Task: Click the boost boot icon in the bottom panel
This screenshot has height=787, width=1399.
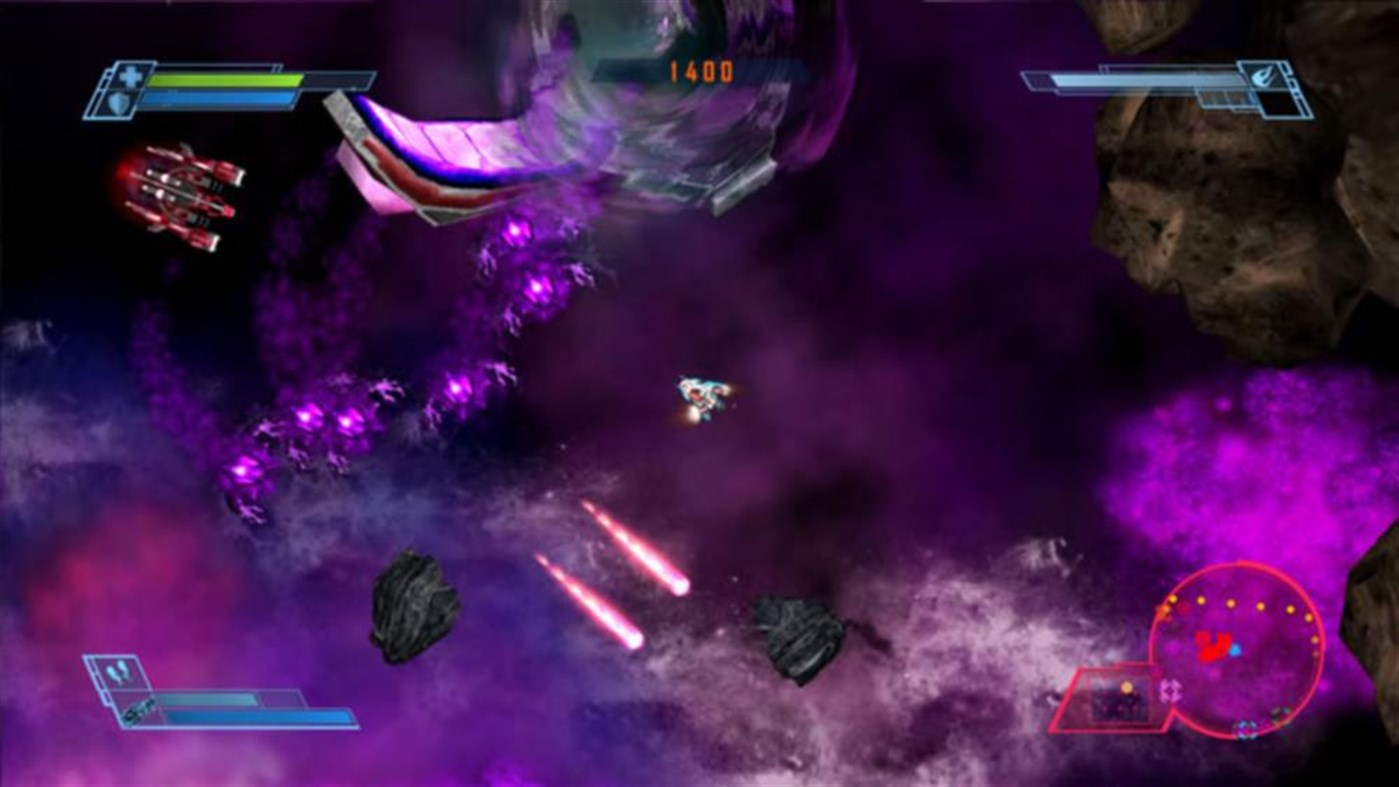Action: pyautogui.click(x=116, y=670)
